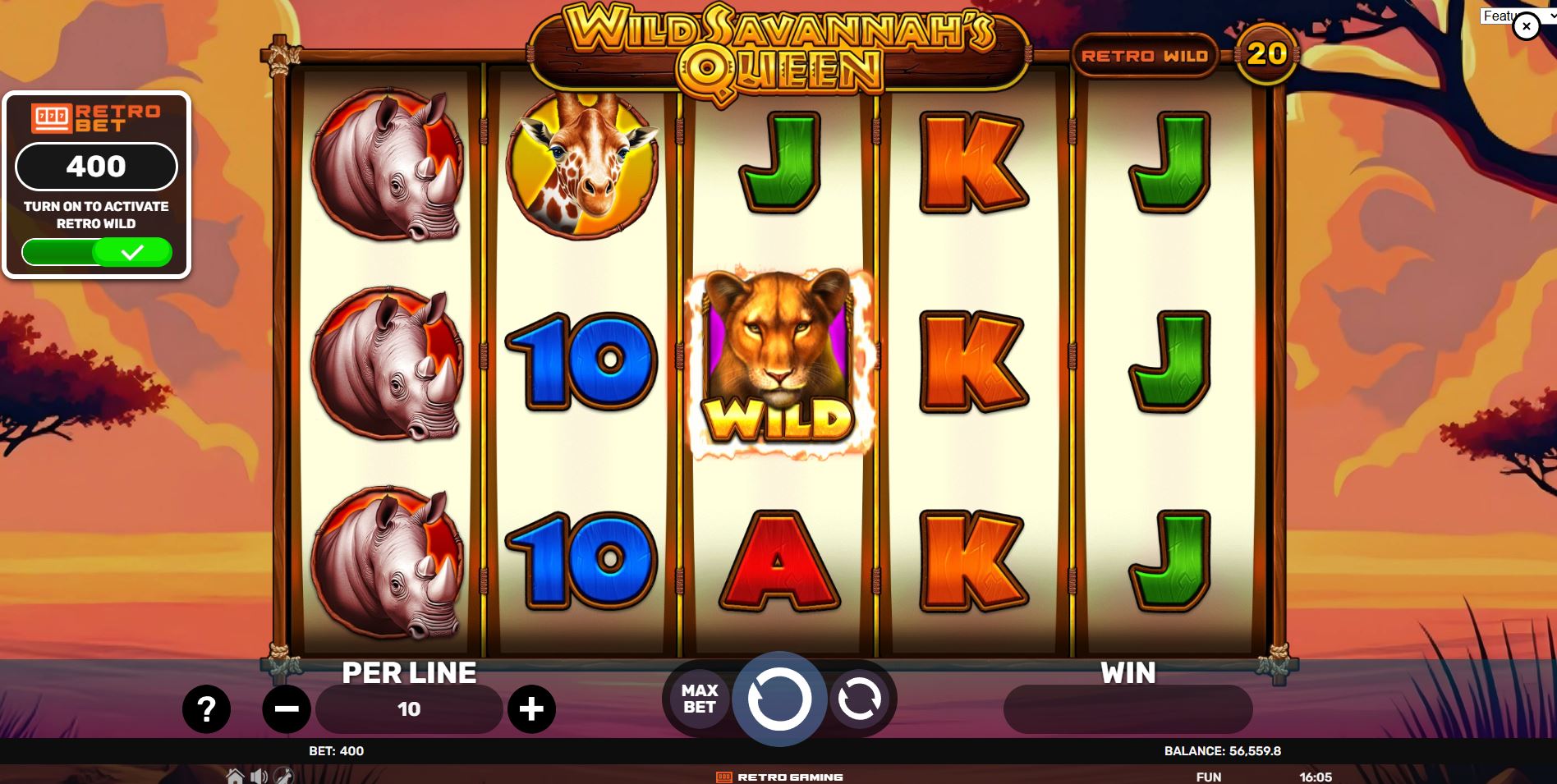Decrease the bet with the minus button
Screen dimensions: 1557x784
pyautogui.click(x=287, y=708)
